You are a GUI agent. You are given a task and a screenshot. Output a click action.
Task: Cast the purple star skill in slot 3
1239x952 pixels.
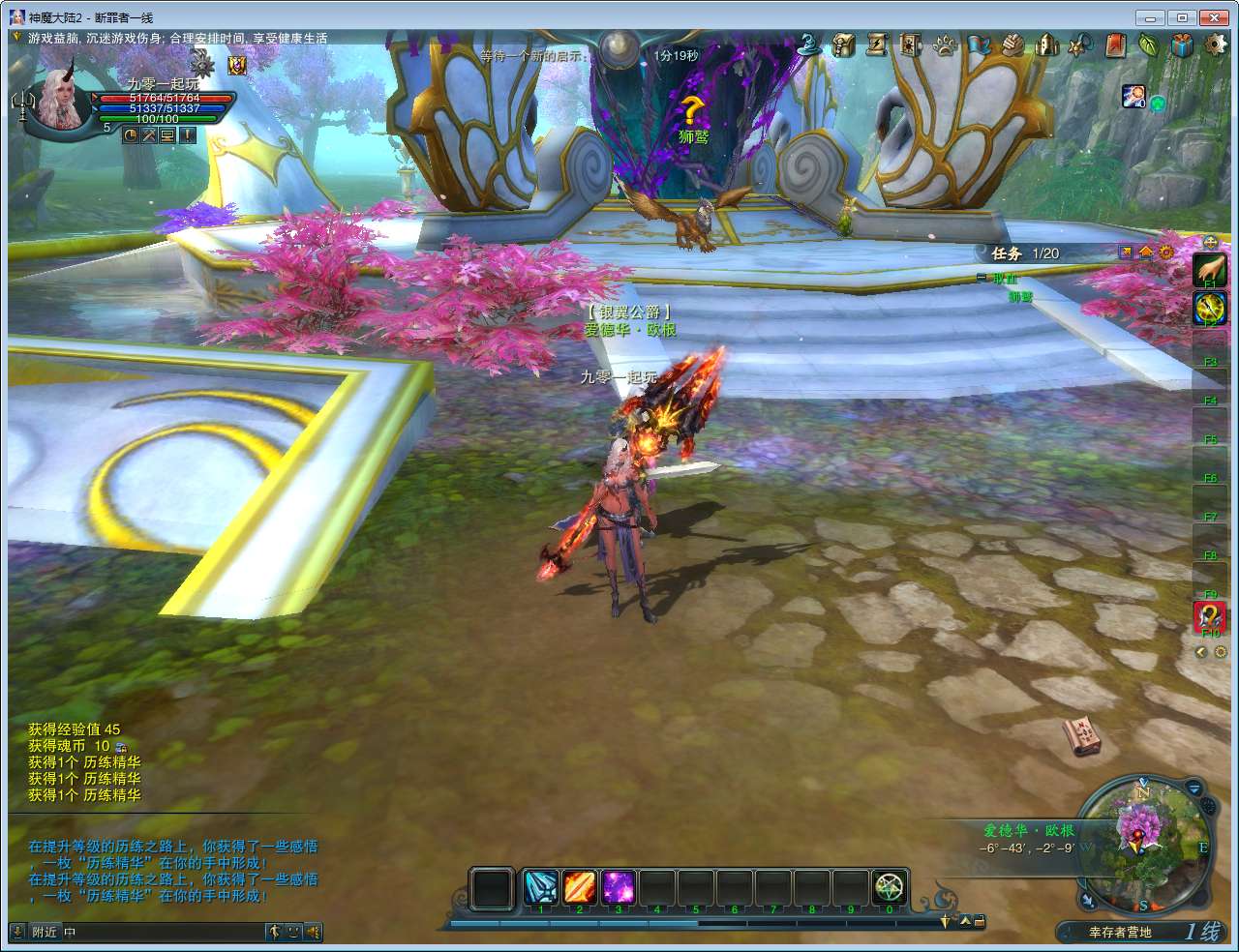[618, 887]
